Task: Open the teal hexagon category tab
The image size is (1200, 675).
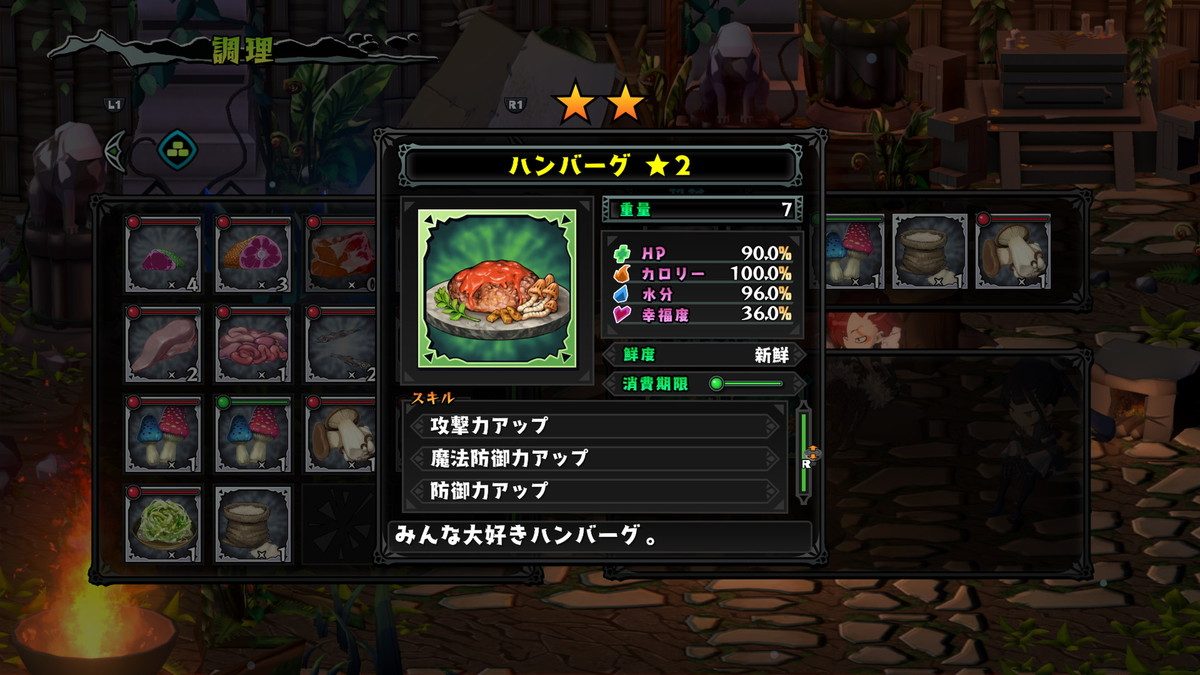Action: [178, 151]
